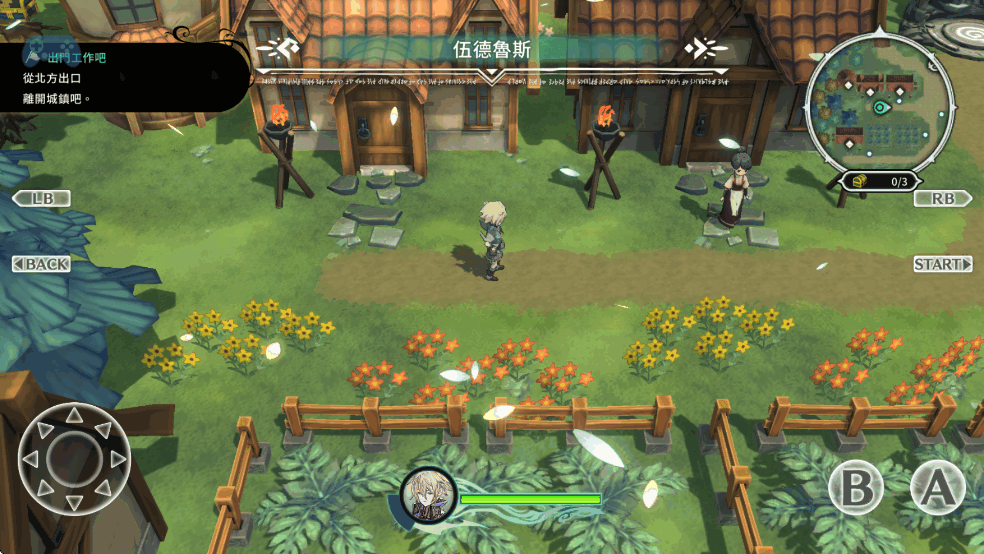The image size is (984, 554).
Task: Select the blond hero portrait
Action: tap(429, 494)
